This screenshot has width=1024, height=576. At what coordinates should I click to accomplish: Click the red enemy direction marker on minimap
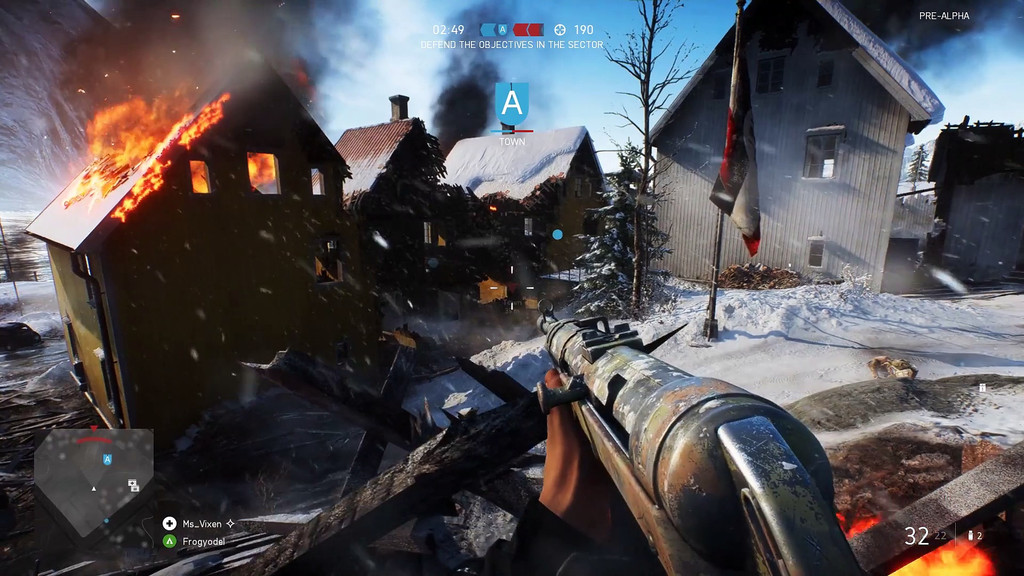(x=94, y=439)
